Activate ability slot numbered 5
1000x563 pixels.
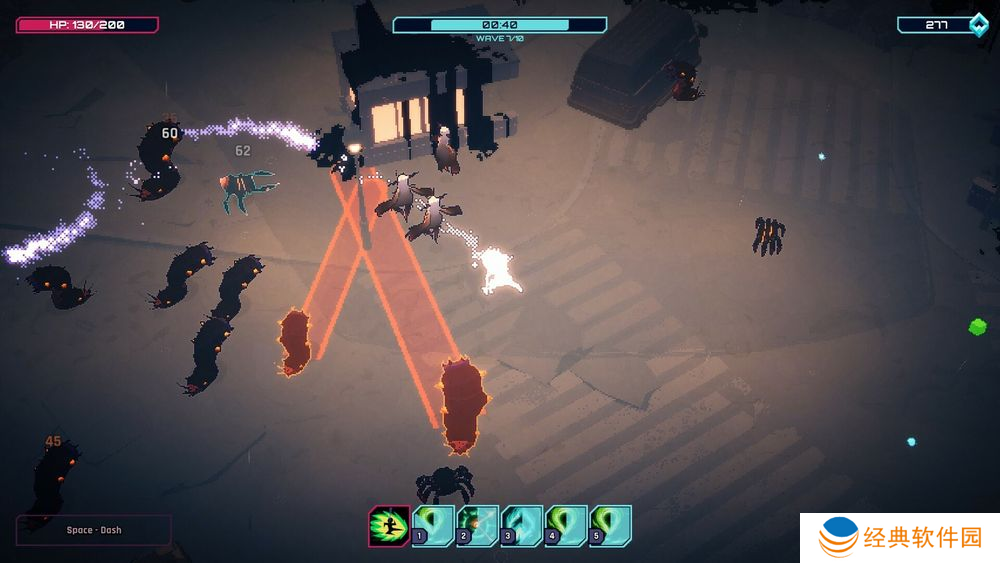tap(610, 526)
